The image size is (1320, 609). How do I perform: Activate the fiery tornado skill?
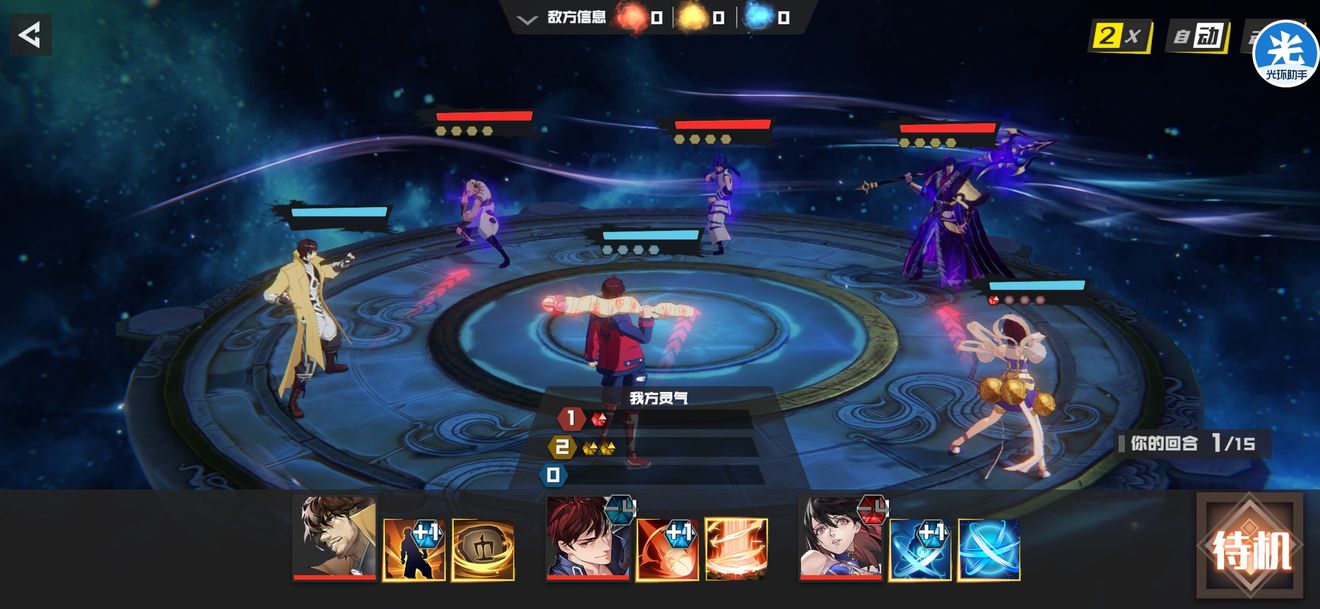coord(736,549)
